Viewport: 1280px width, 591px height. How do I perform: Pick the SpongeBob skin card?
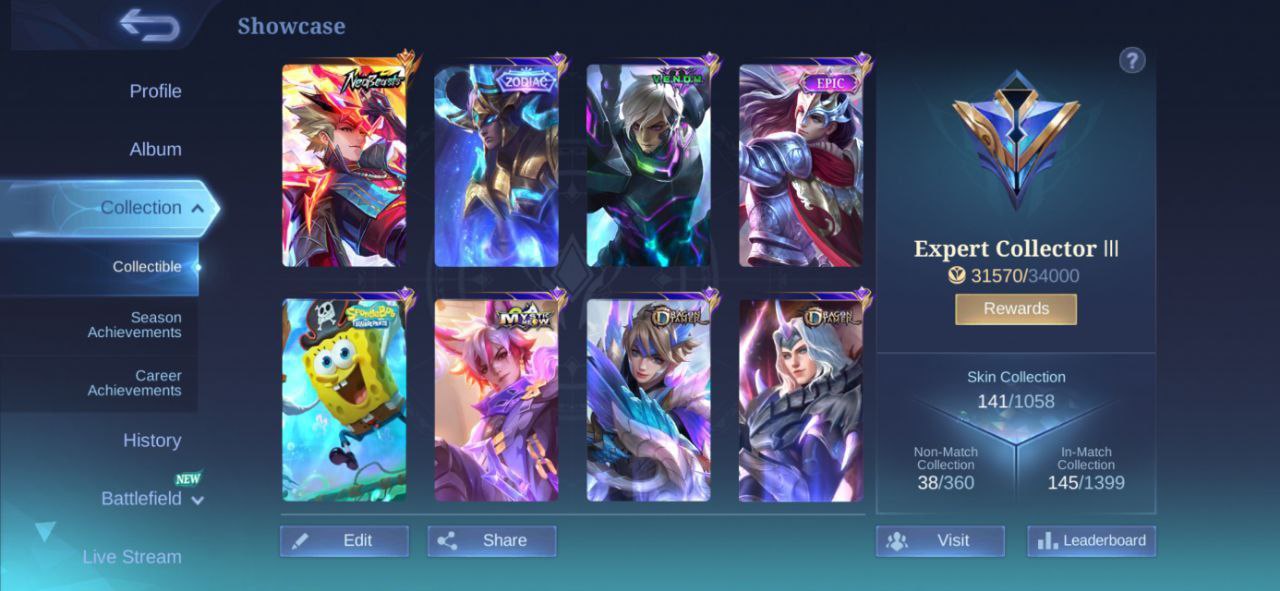tap(344, 400)
